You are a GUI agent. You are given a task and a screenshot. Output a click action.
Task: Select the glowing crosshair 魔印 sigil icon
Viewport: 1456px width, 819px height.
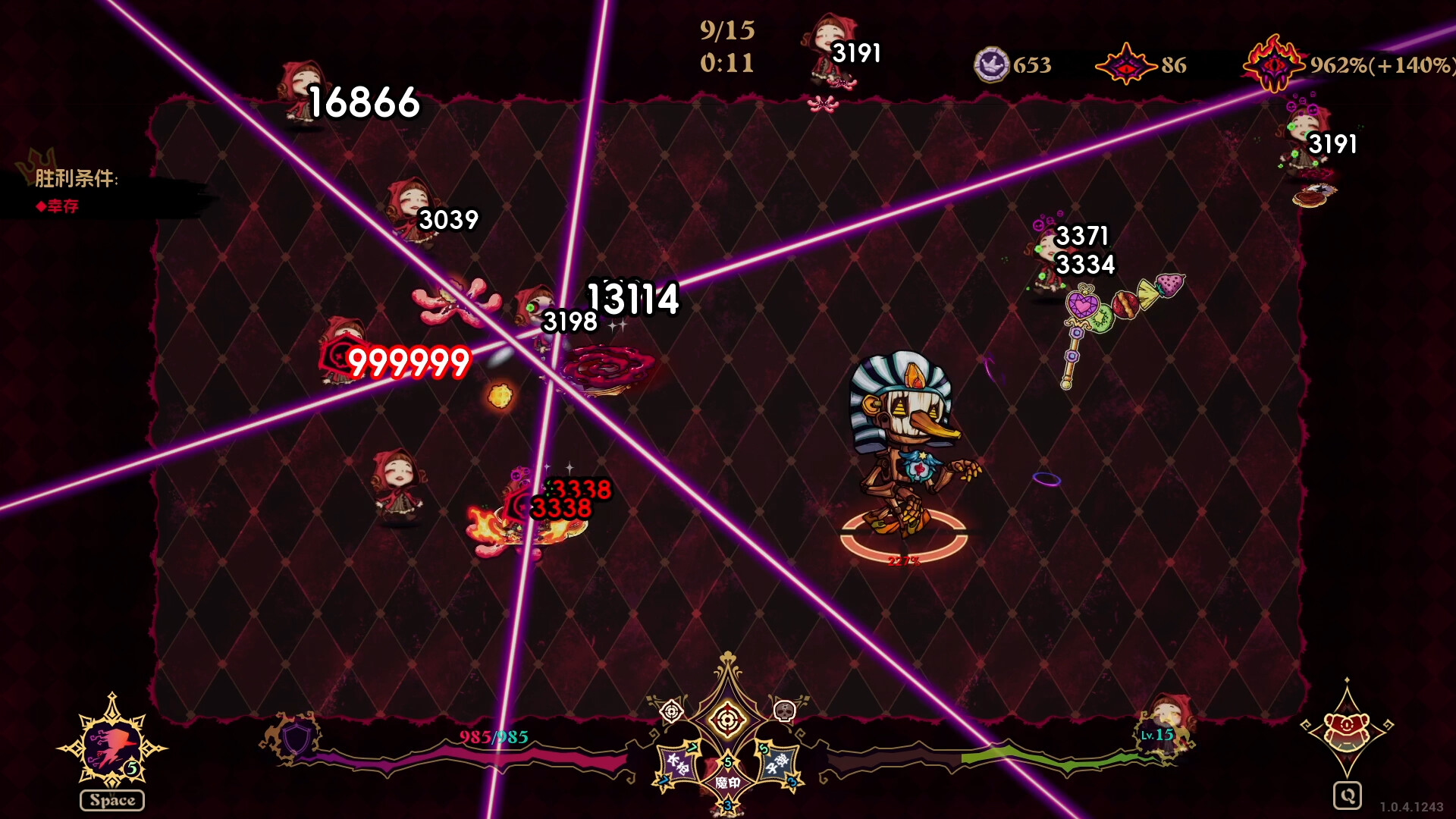coord(726,717)
